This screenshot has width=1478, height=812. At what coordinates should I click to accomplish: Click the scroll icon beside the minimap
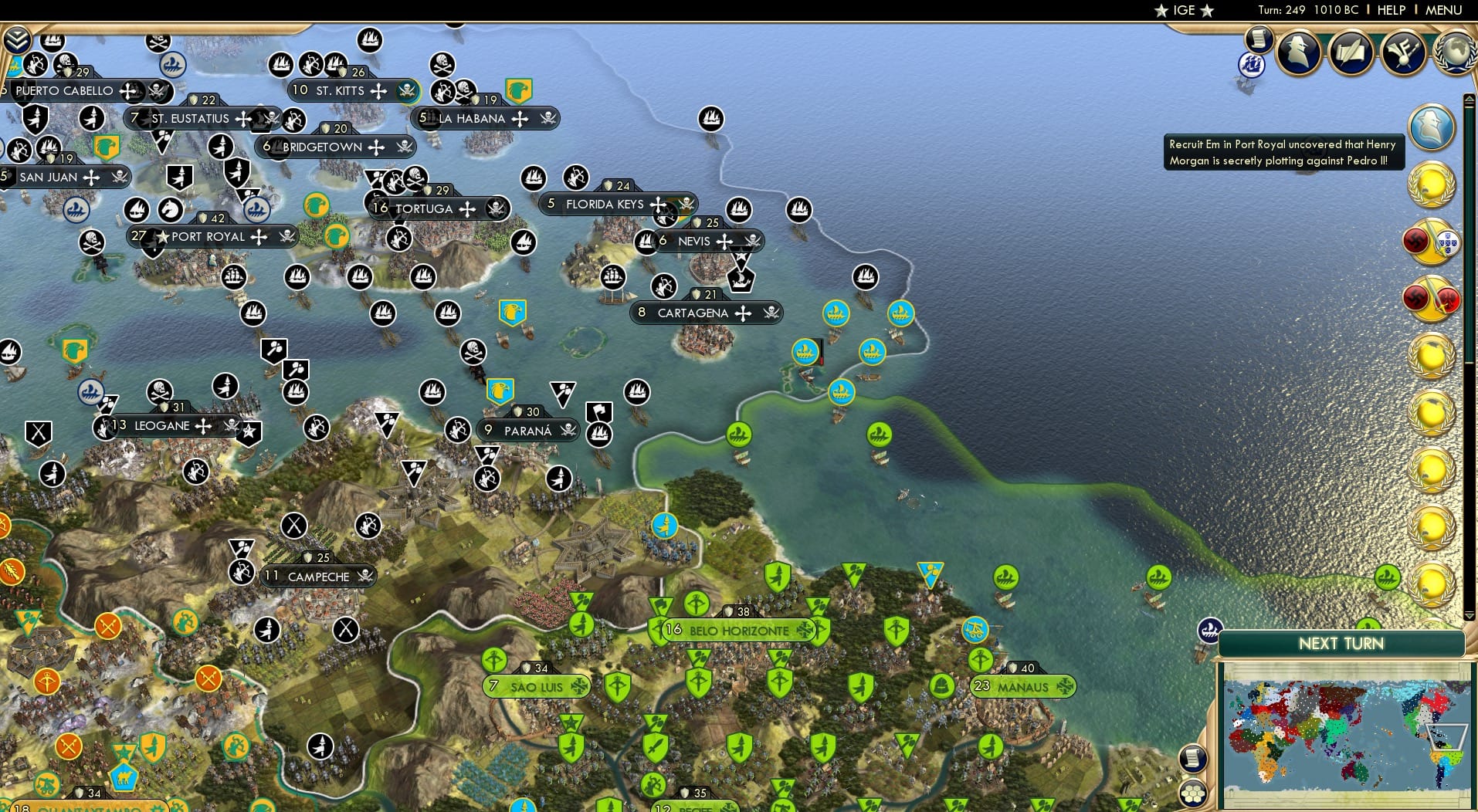tap(1193, 759)
